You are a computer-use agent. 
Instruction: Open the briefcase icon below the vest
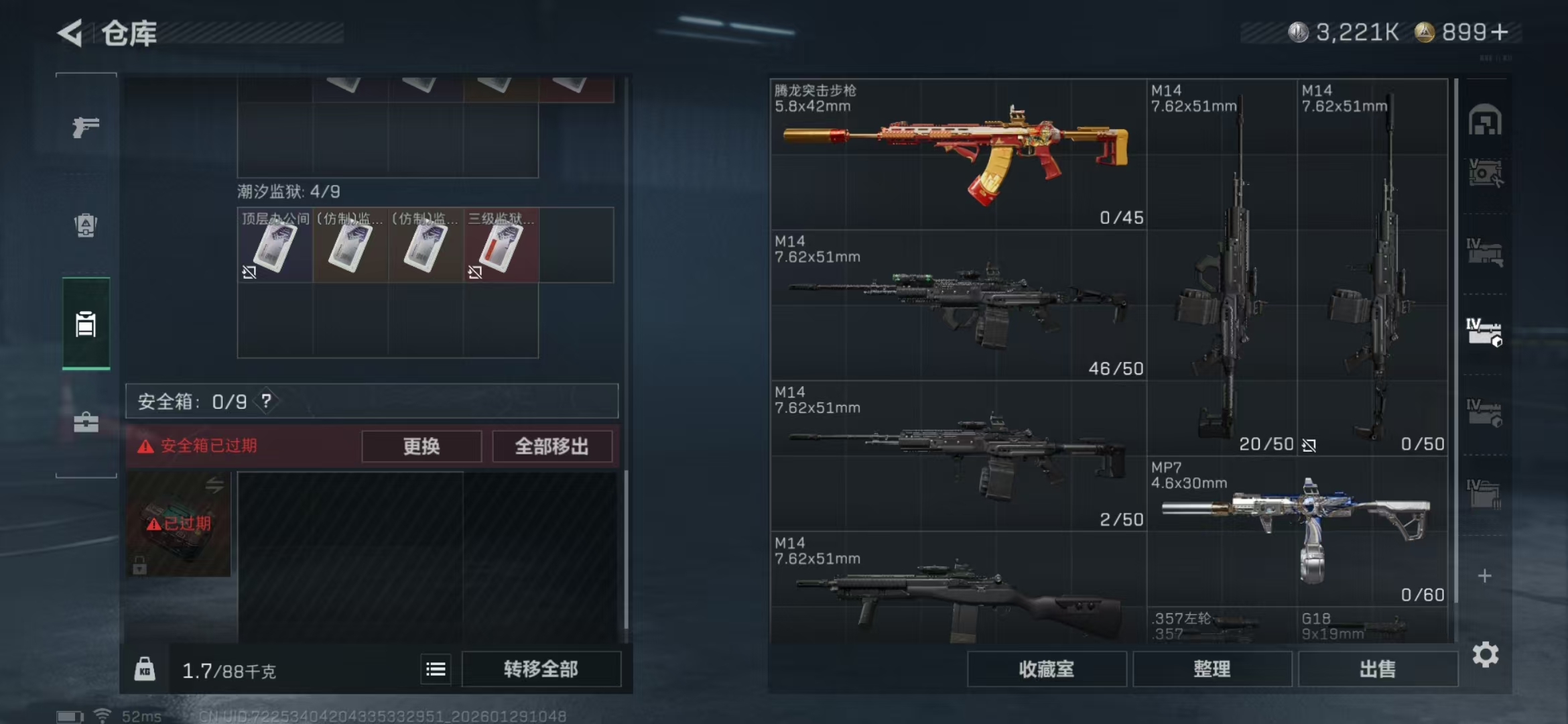tap(84, 422)
